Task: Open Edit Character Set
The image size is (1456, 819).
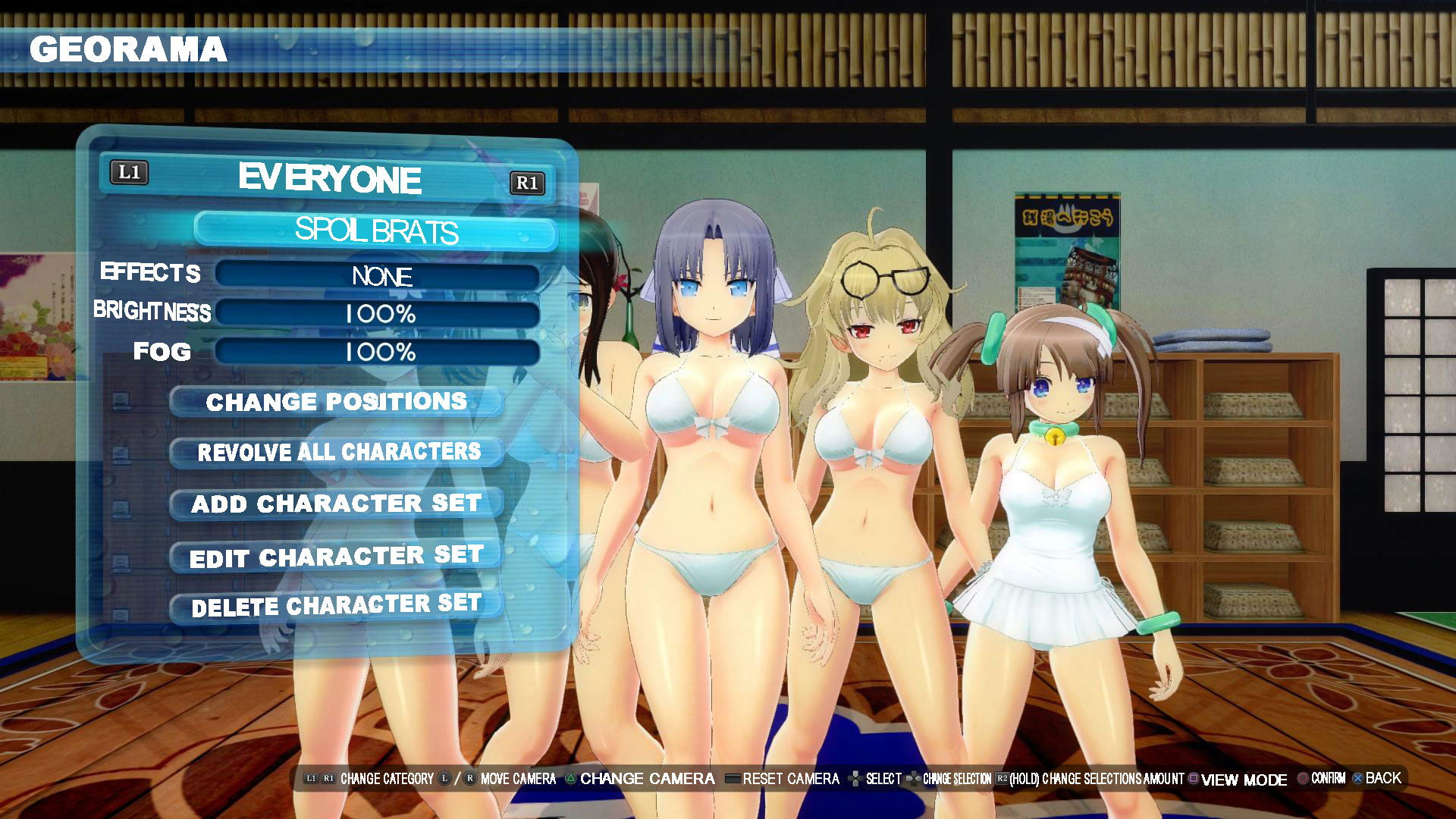Action: pyautogui.click(x=336, y=557)
